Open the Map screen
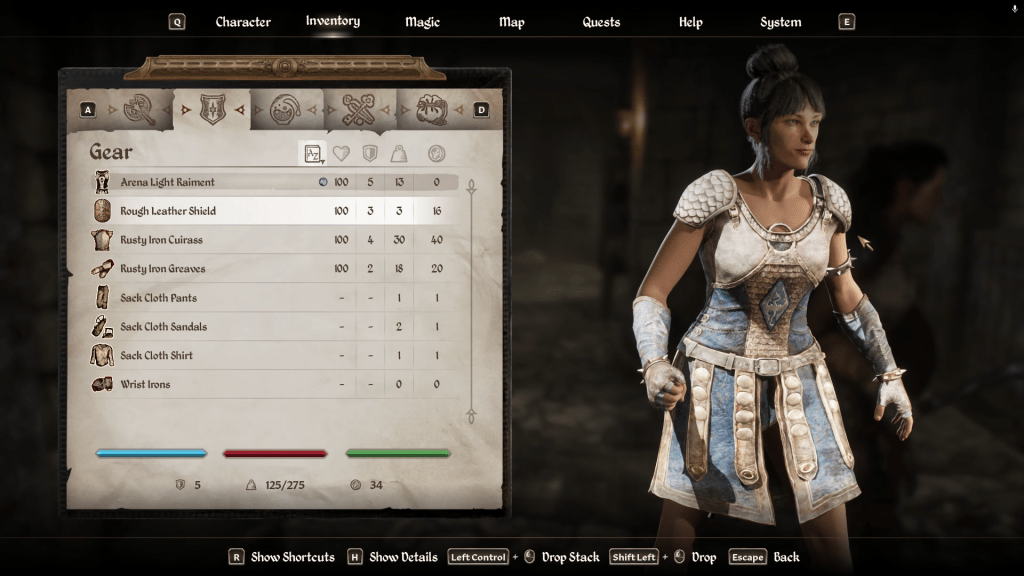The width and height of the screenshot is (1024, 576). pos(511,22)
